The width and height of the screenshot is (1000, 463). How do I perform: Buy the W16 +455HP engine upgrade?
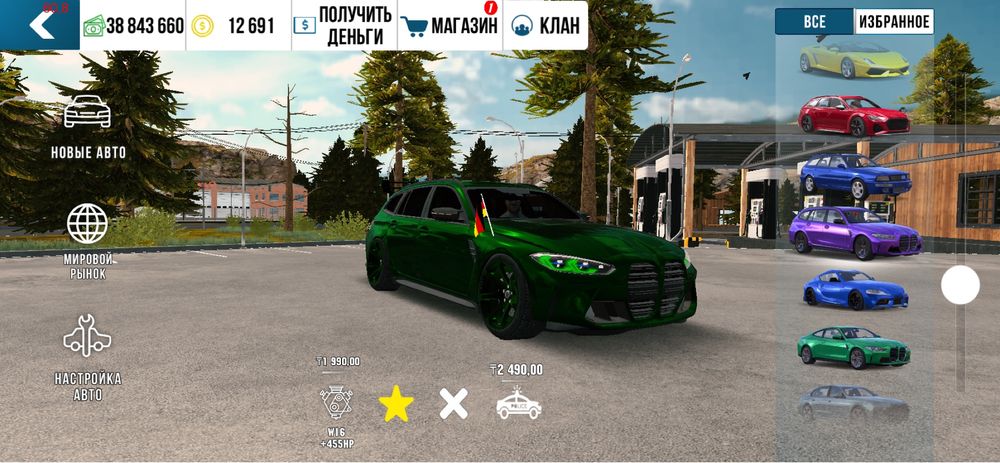336,401
